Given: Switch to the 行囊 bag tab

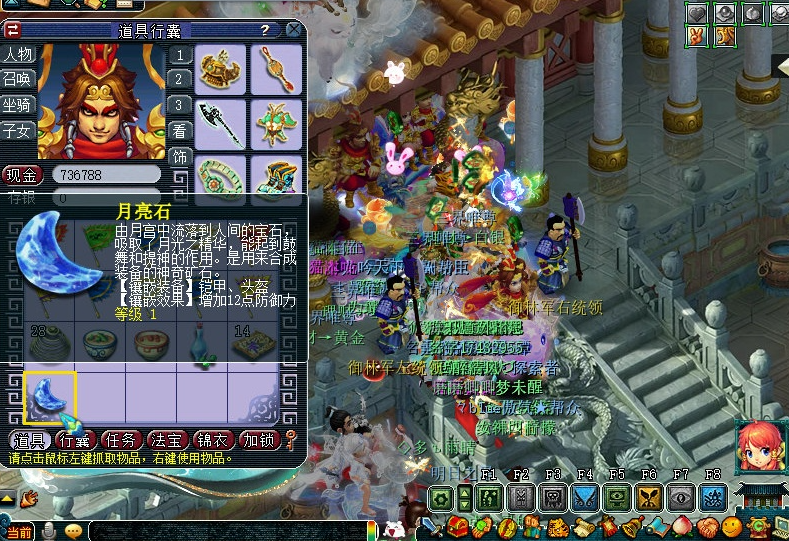Looking at the screenshot, I should point(75,440).
